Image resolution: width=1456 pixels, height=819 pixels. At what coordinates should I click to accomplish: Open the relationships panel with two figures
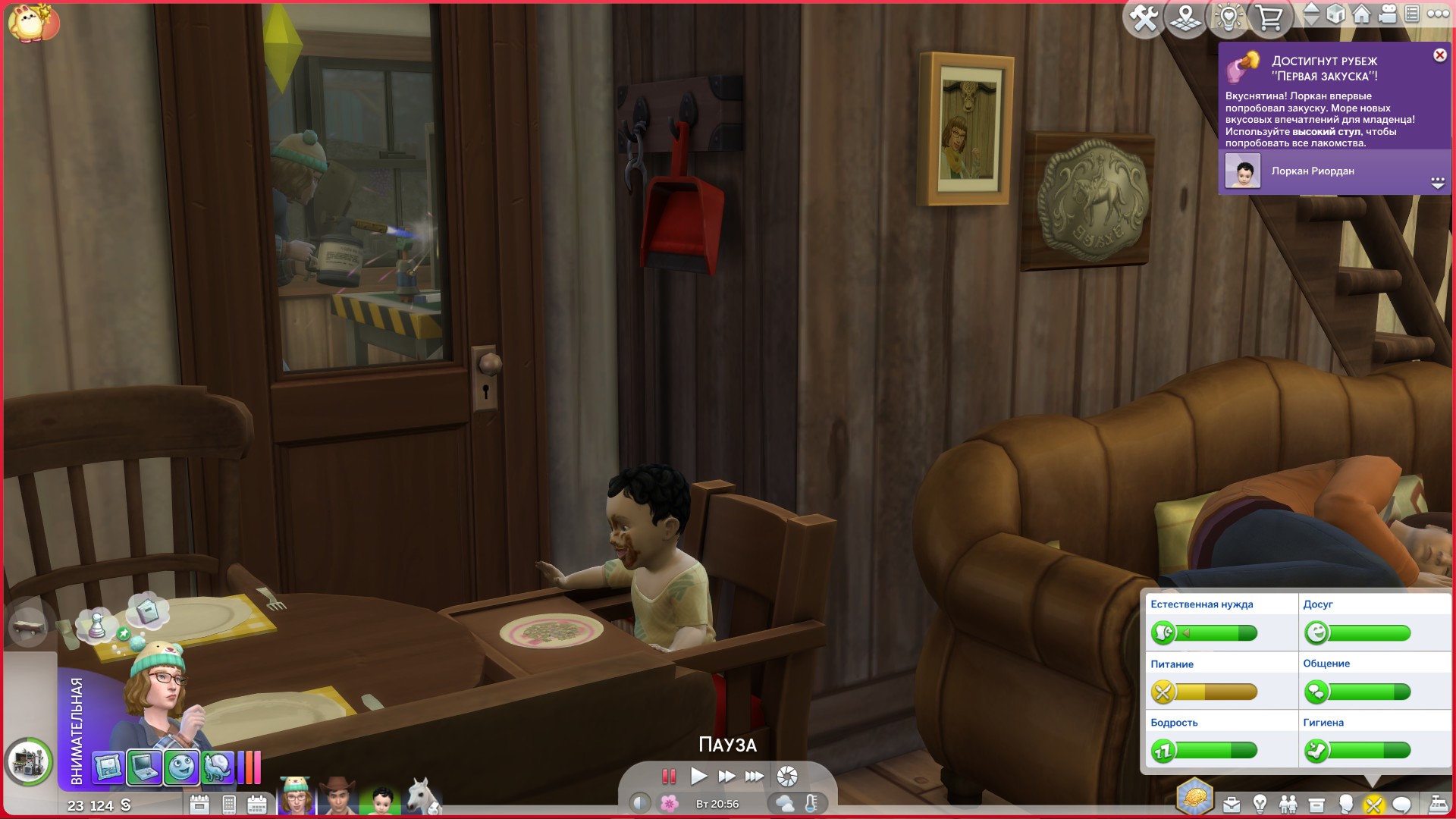click(x=1288, y=804)
